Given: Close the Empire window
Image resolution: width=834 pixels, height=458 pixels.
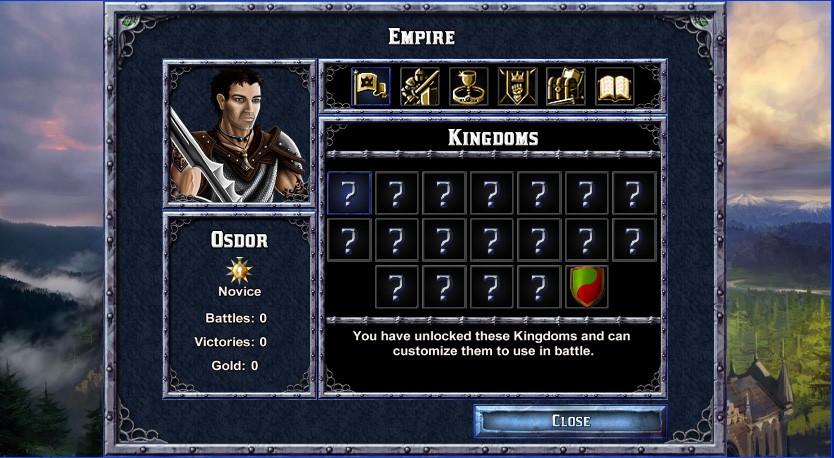Looking at the screenshot, I should [x=570, y=421].
